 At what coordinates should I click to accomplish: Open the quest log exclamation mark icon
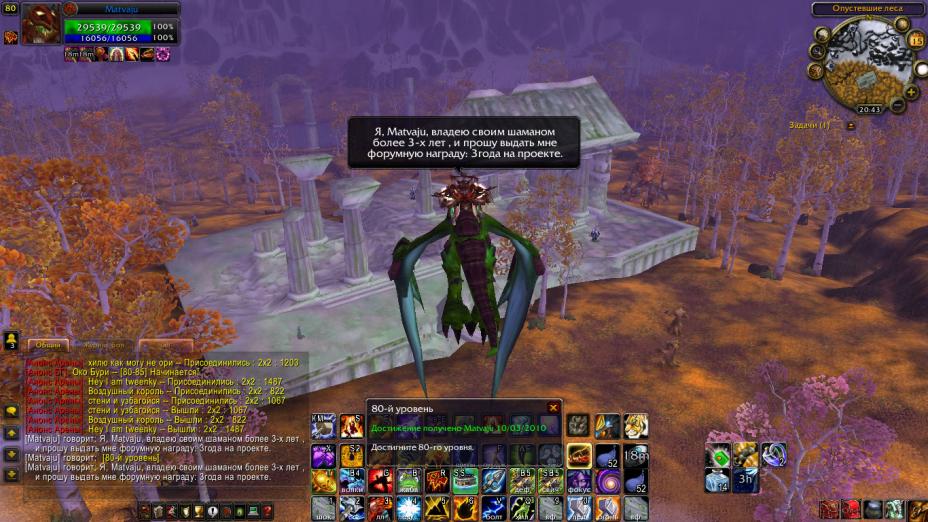click(213, 512)
